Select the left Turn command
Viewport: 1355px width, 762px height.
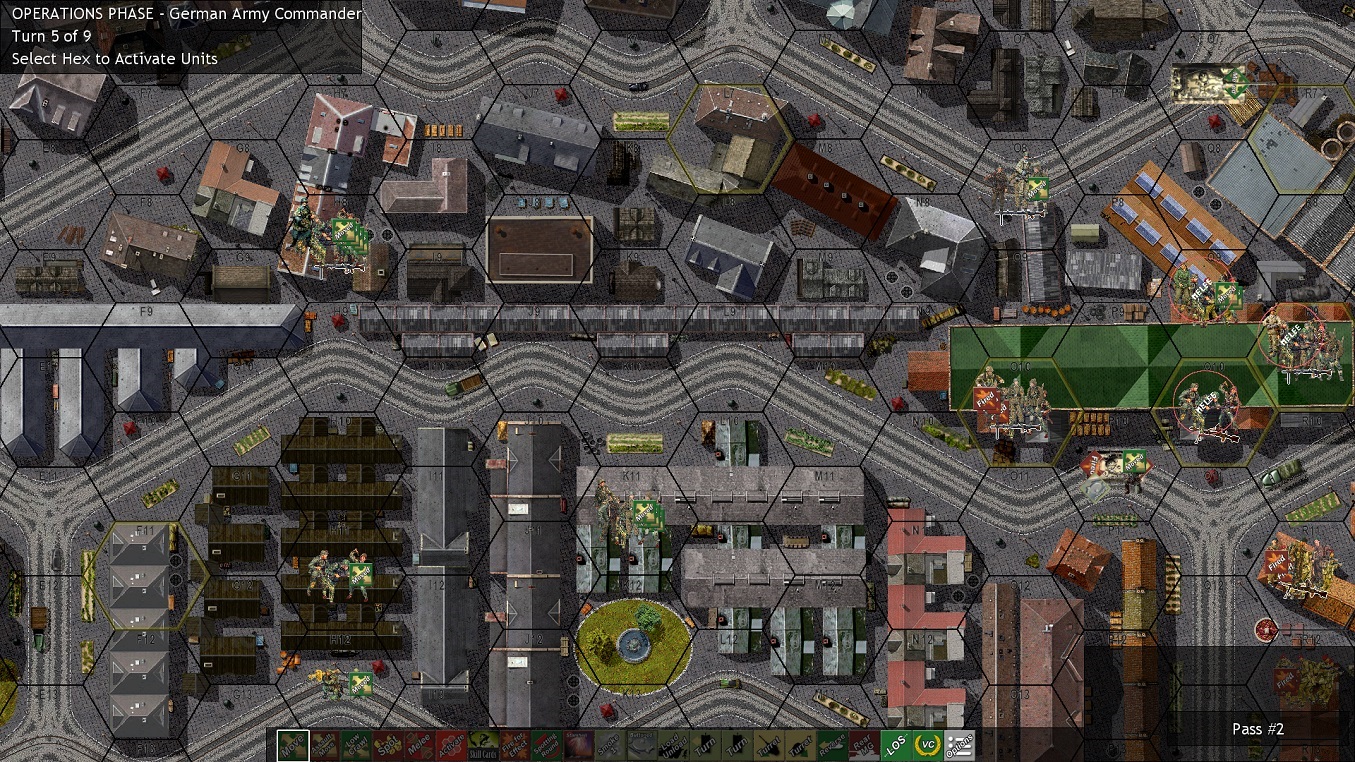pyautogui.click(x=703, y=748)
